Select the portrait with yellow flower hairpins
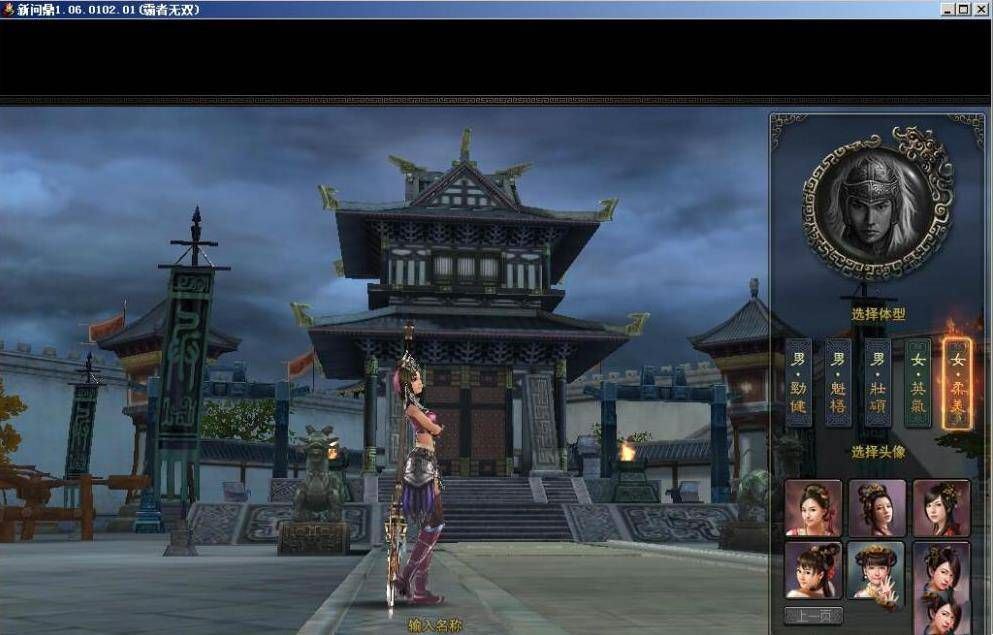993x635 pixels. [877, 508]
